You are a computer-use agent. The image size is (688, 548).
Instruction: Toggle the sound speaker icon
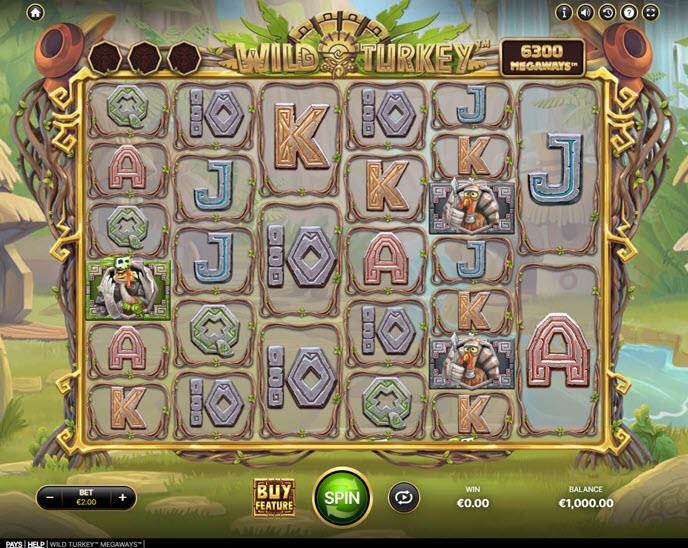[586, 13]
